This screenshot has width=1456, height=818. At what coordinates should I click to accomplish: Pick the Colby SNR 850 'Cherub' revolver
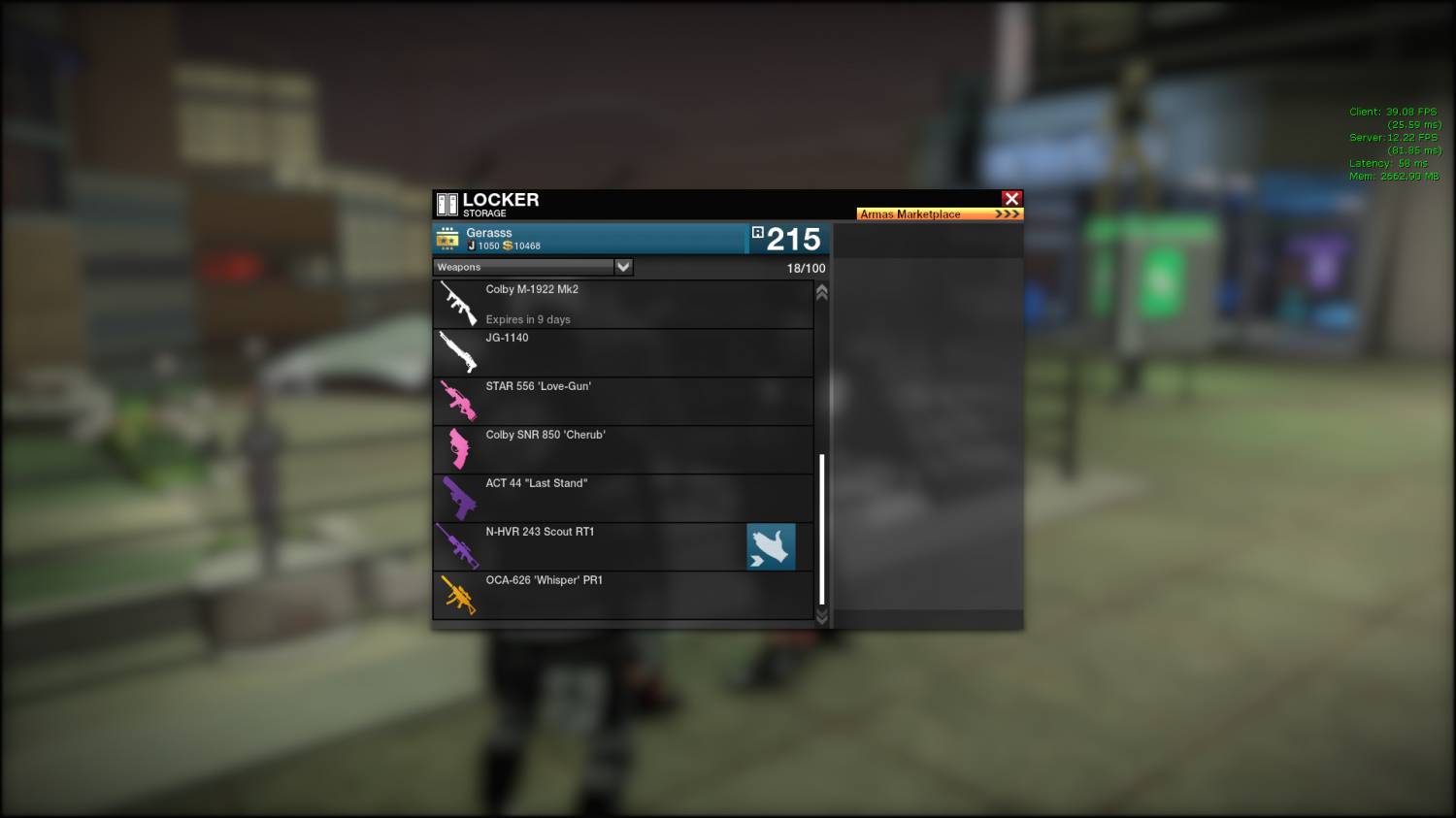tap(621, 449)
